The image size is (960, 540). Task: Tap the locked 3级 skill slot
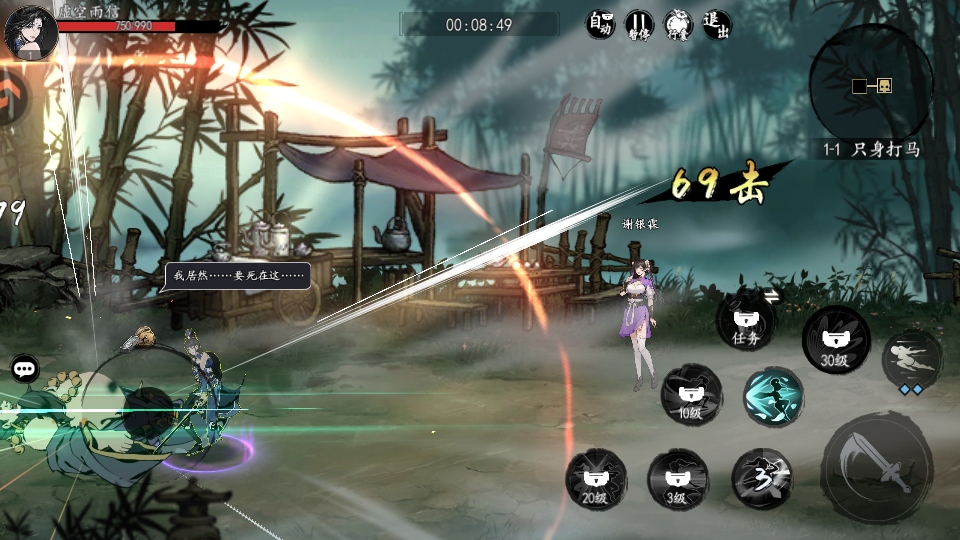[678, 478]
